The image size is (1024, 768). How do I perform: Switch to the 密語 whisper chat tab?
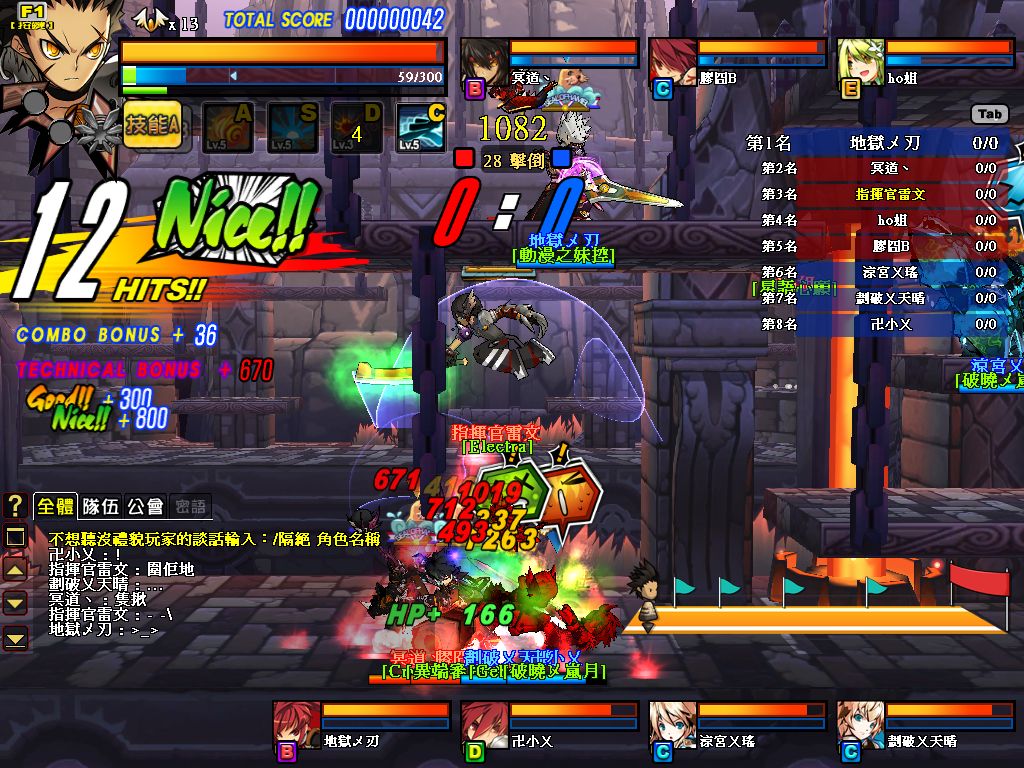pos(190,506)
